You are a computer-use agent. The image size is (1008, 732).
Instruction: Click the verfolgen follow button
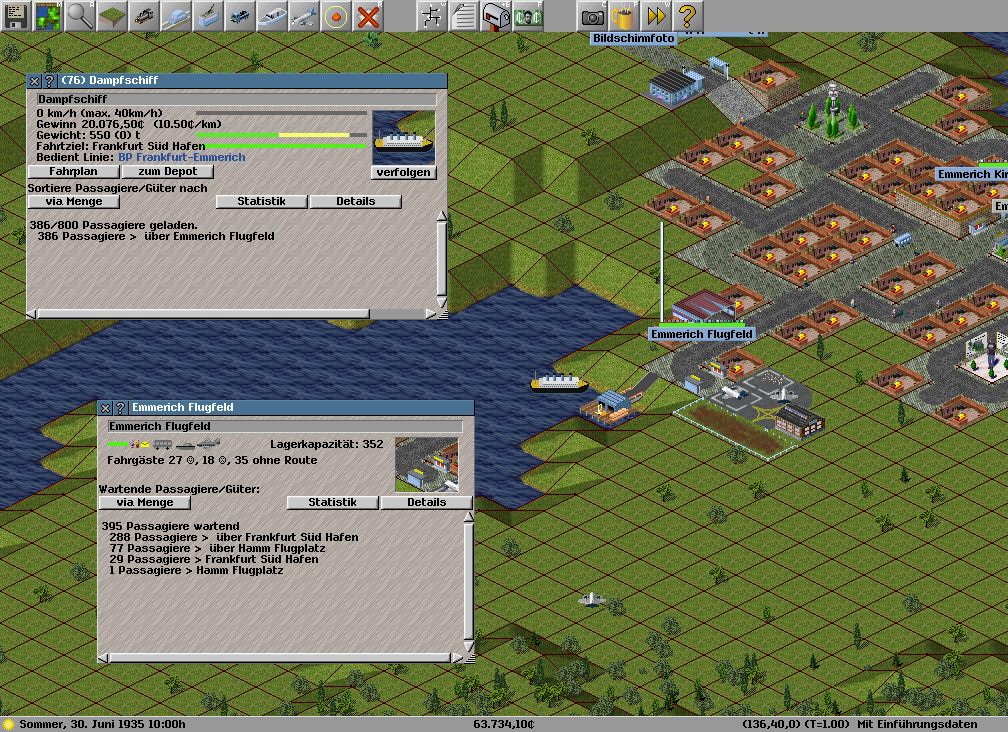[404, 172]
